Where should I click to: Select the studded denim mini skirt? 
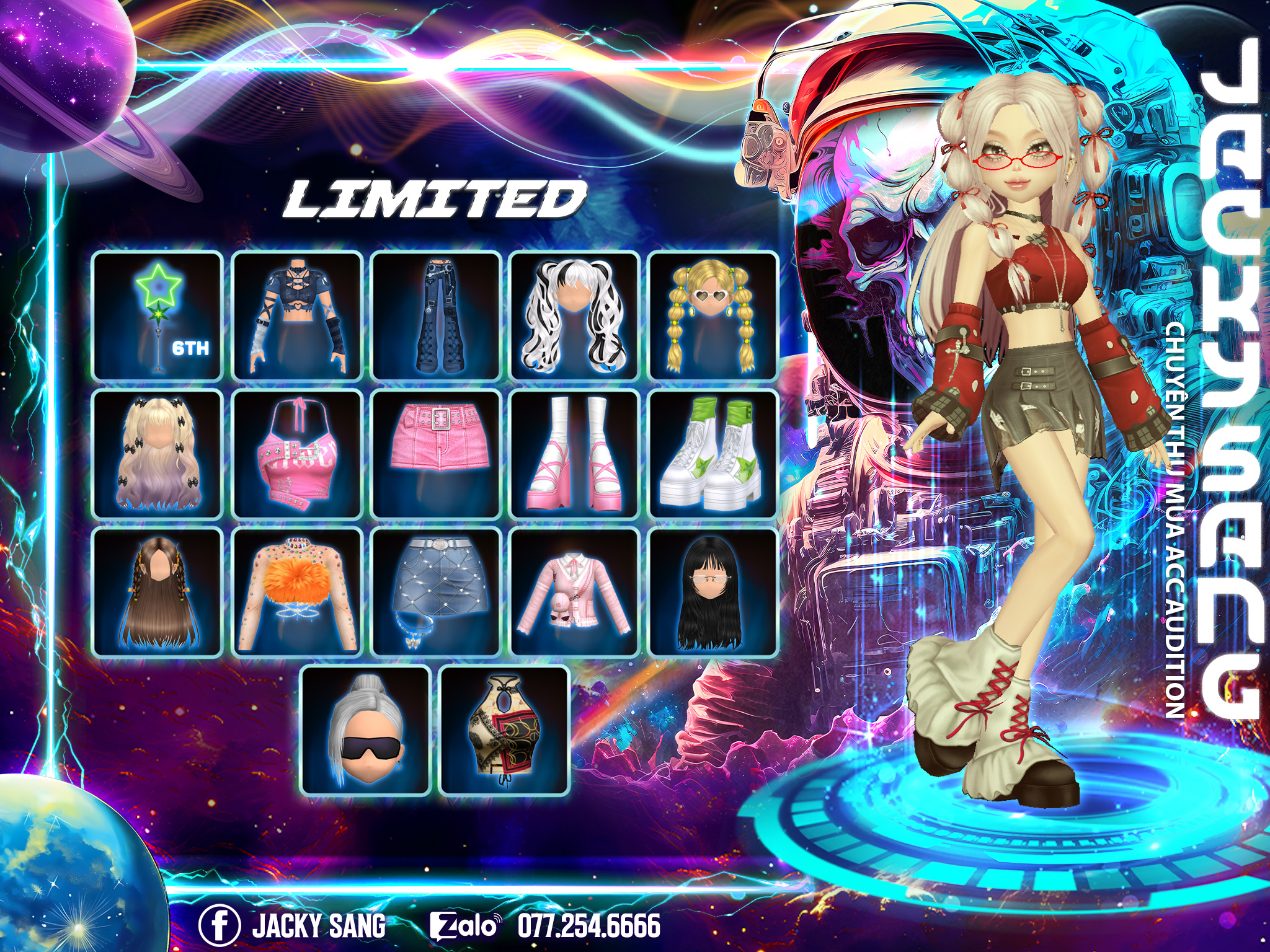pyautogui.click(x=436, y=593)
